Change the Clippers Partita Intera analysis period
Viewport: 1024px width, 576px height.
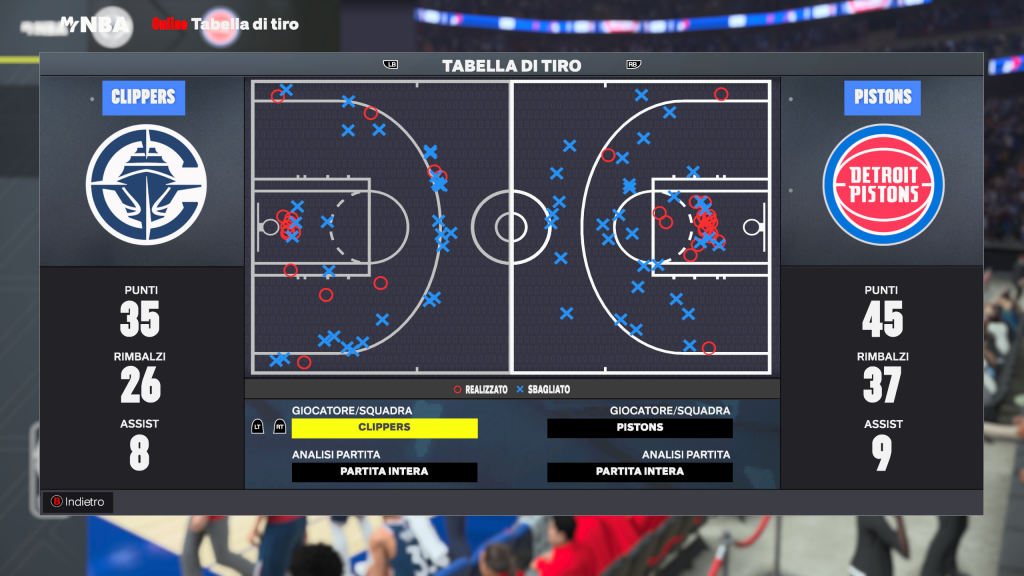[384, 472]
